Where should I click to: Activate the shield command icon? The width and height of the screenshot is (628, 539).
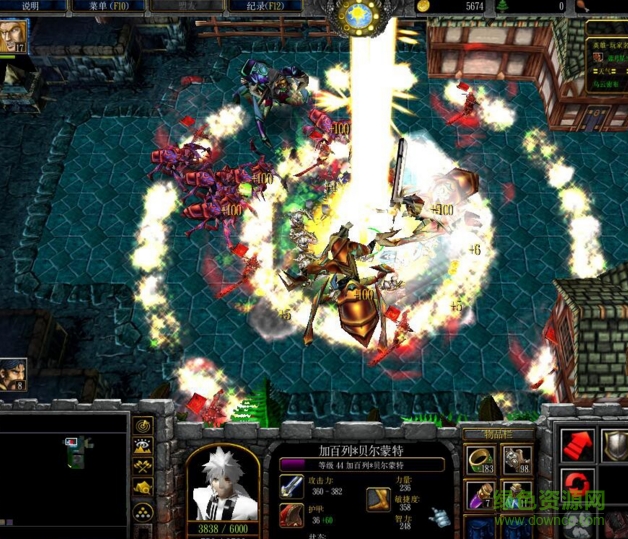tap(614, 447)
